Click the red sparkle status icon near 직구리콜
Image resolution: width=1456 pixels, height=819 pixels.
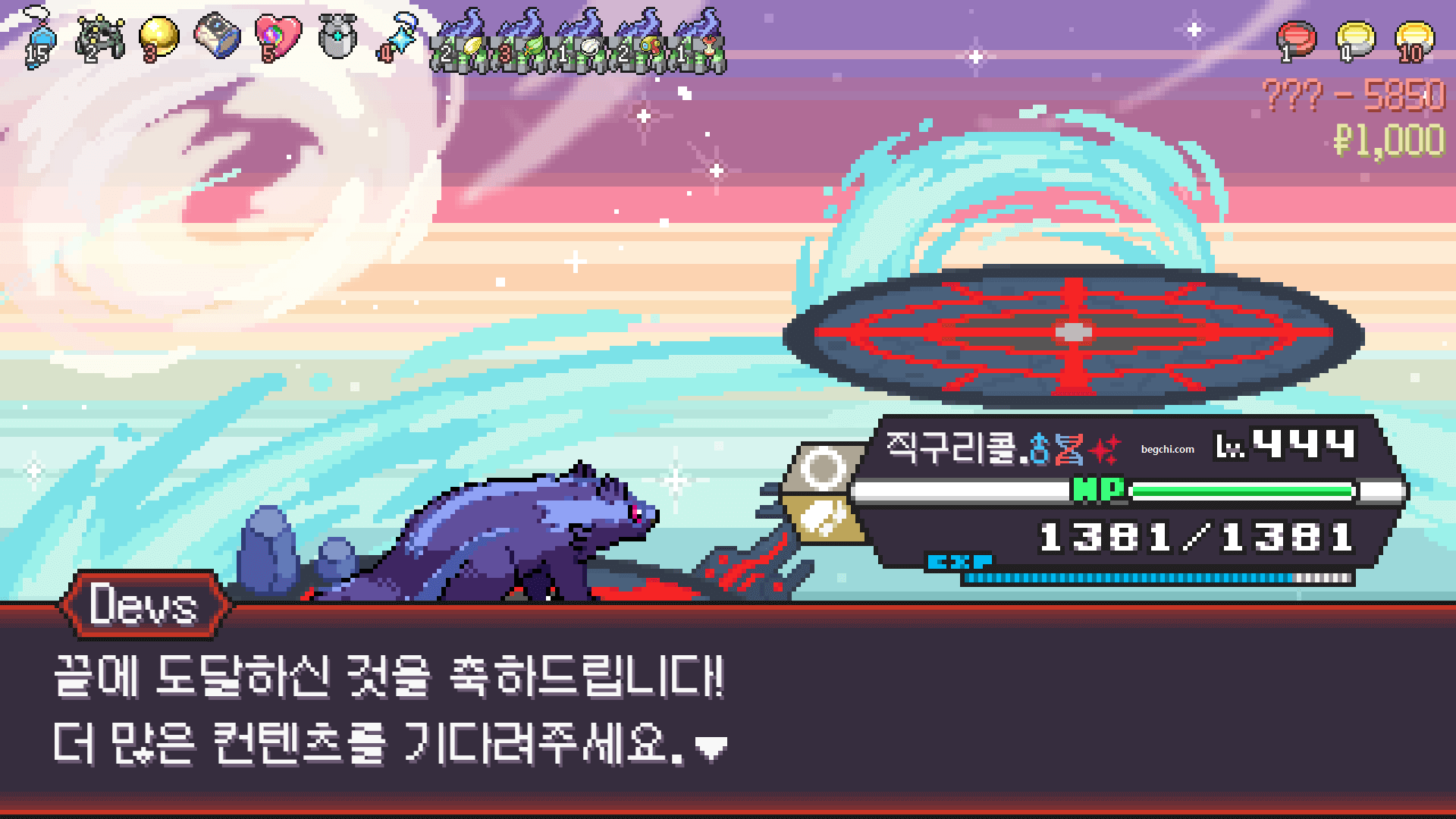click(1105, 449)
